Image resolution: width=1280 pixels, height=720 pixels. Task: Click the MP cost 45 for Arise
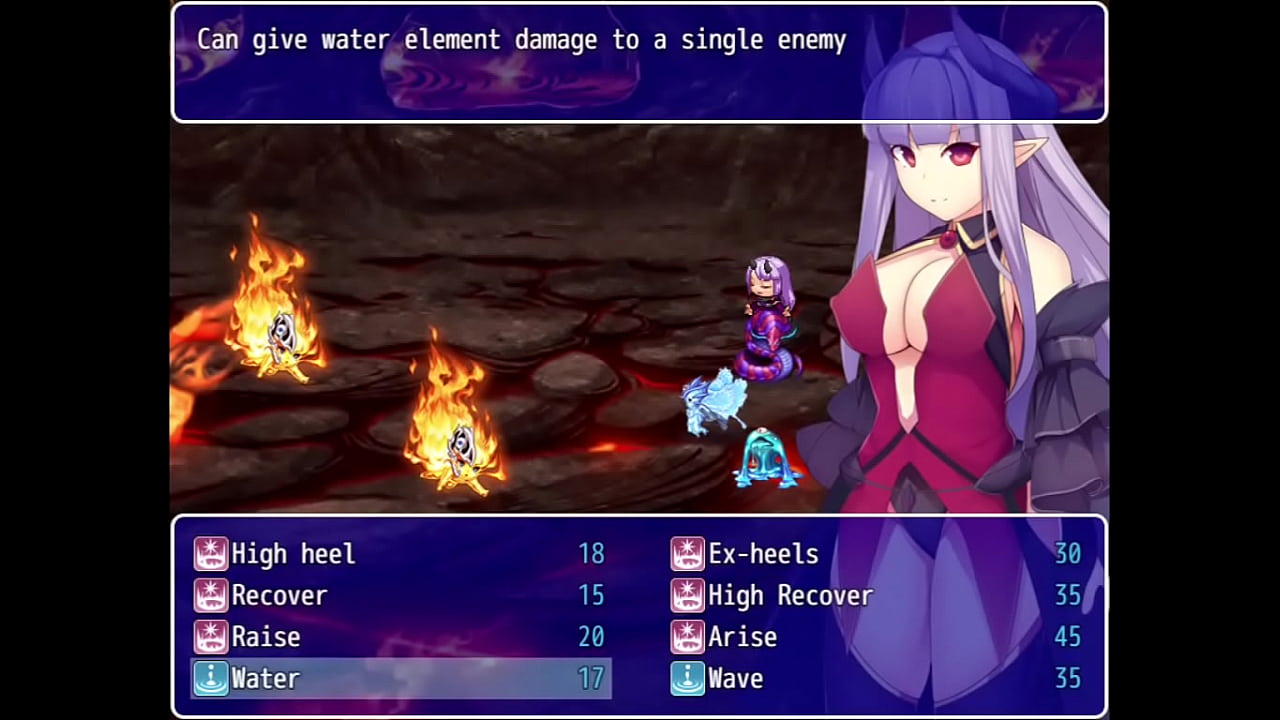[1066, 637]
